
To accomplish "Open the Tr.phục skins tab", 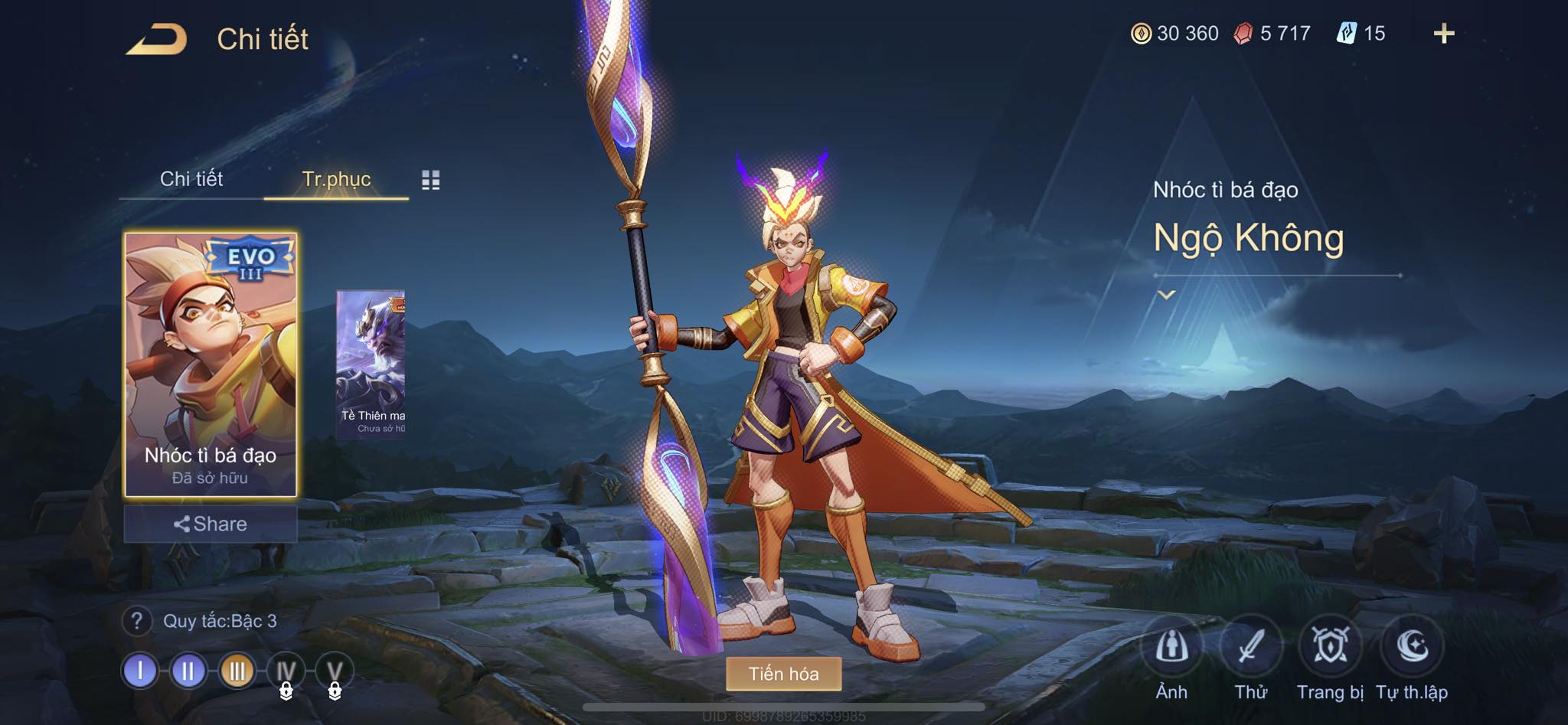I will pos(336,179).
